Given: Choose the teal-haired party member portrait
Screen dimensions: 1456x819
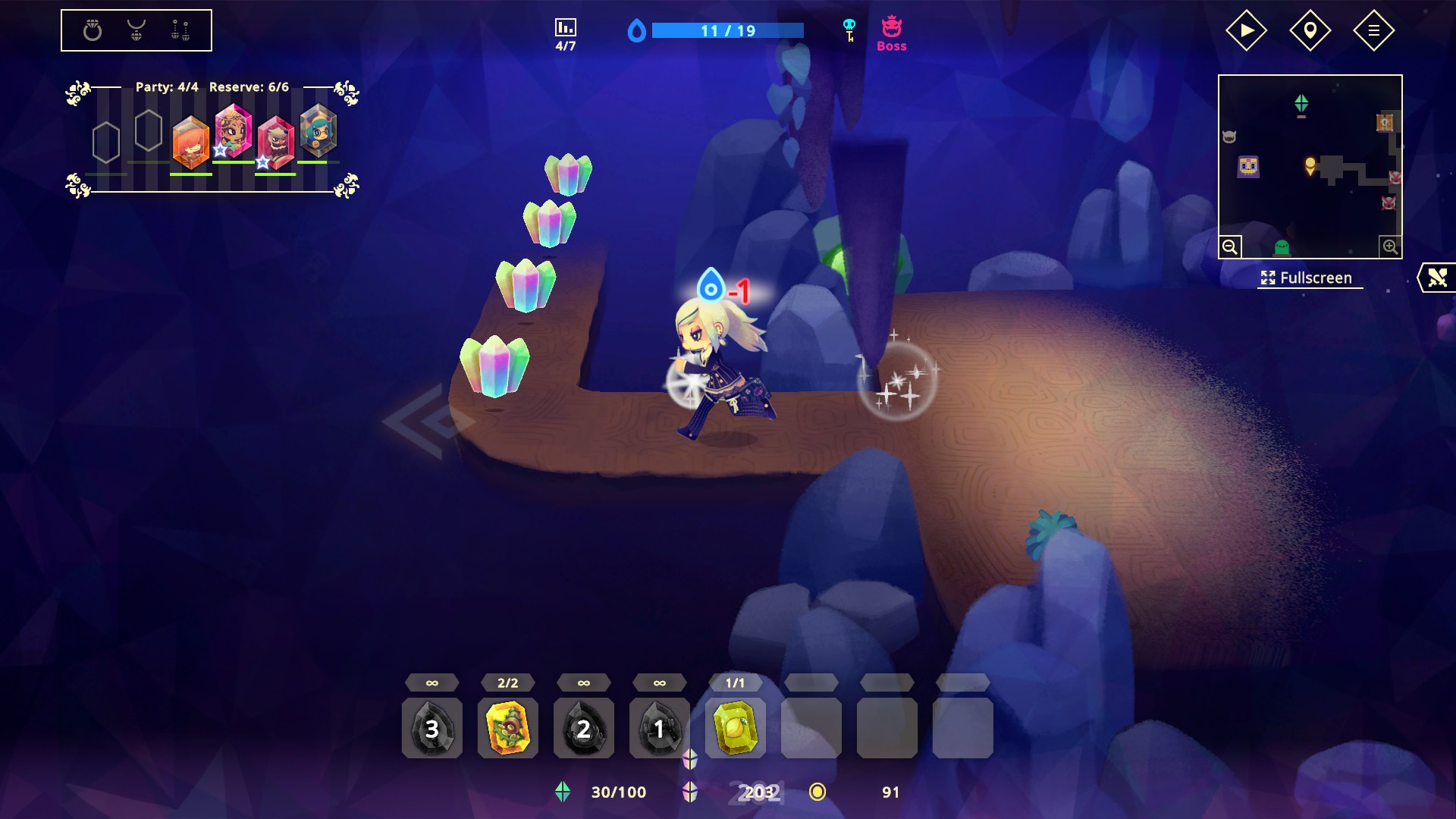Looking at the screenshot, I should pyautogui.click(x=318, y=132).
